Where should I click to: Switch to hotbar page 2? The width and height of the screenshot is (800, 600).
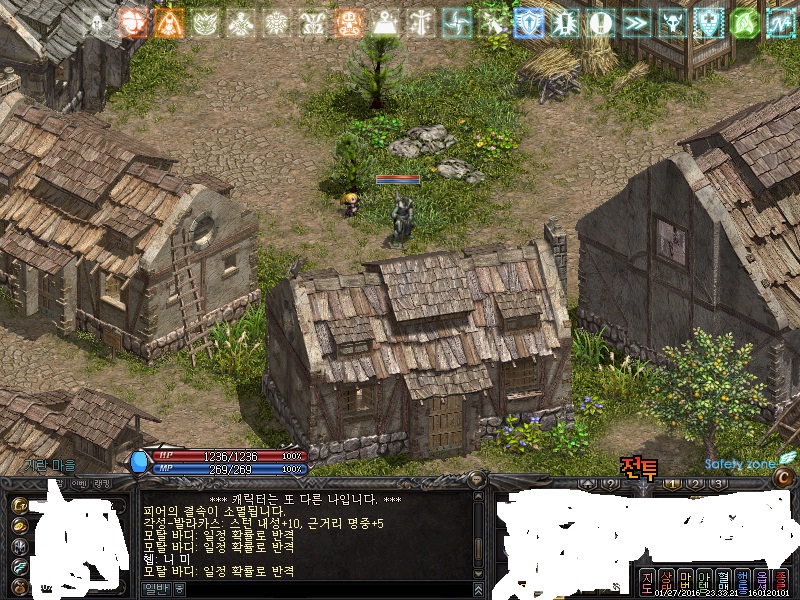696,484
